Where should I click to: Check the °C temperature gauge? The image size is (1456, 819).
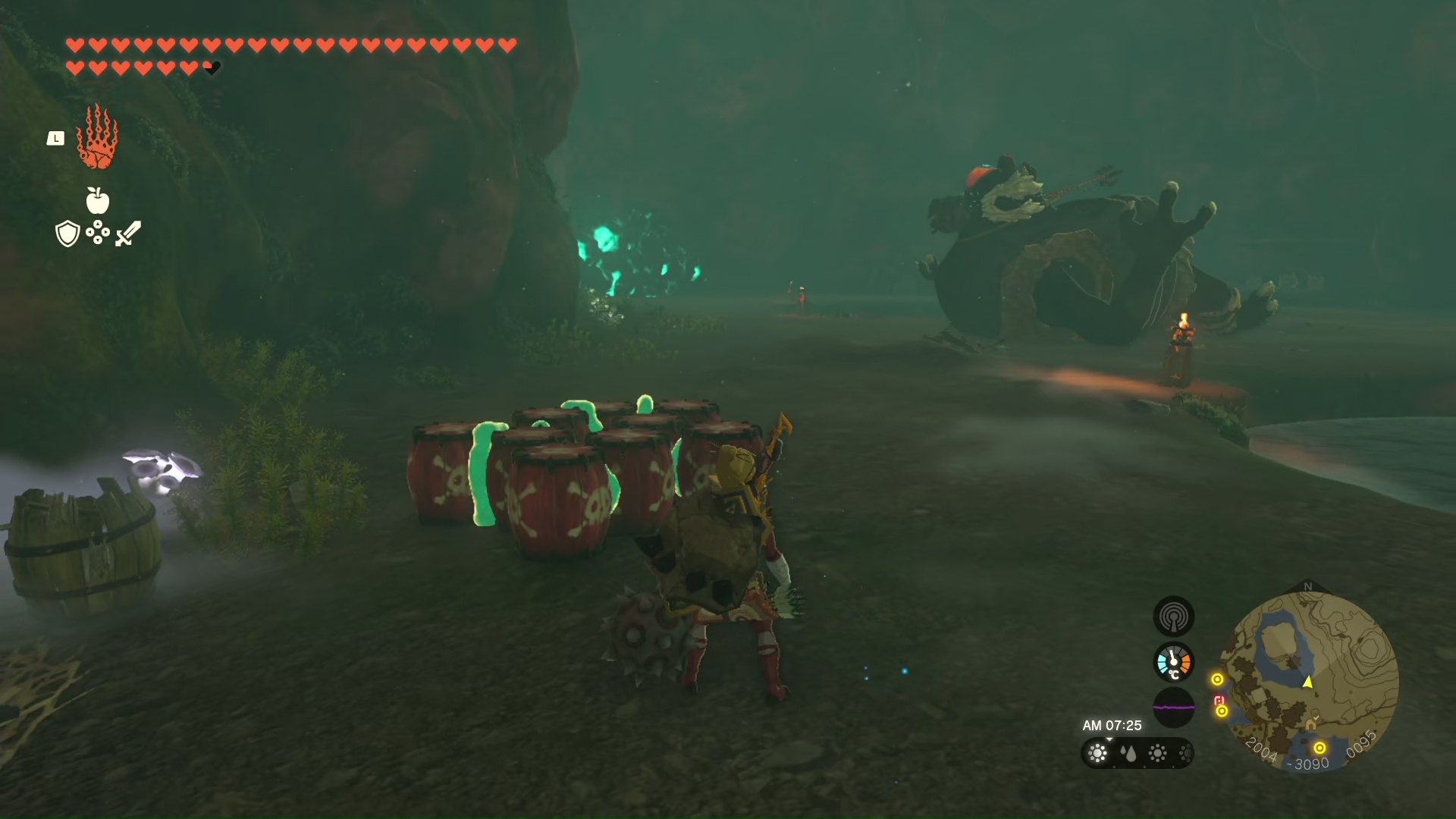[x=1173, y=662]
